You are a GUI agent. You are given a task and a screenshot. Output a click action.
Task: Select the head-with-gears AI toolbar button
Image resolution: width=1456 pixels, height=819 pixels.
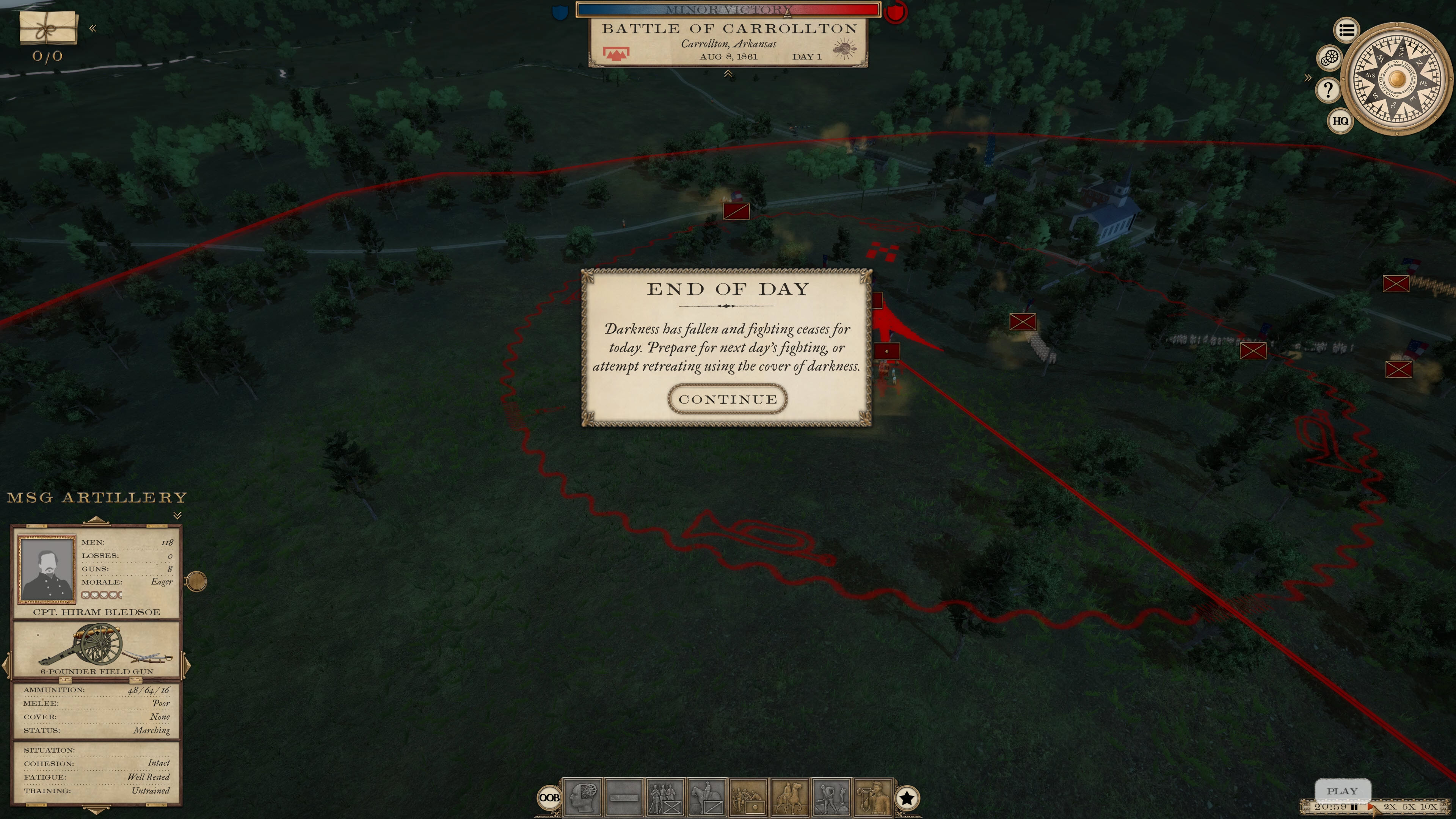582,797
